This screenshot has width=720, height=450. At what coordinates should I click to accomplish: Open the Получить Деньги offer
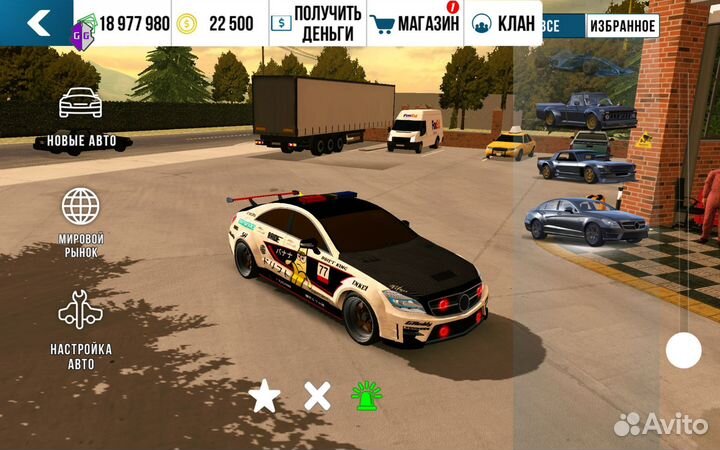point(317,23)
